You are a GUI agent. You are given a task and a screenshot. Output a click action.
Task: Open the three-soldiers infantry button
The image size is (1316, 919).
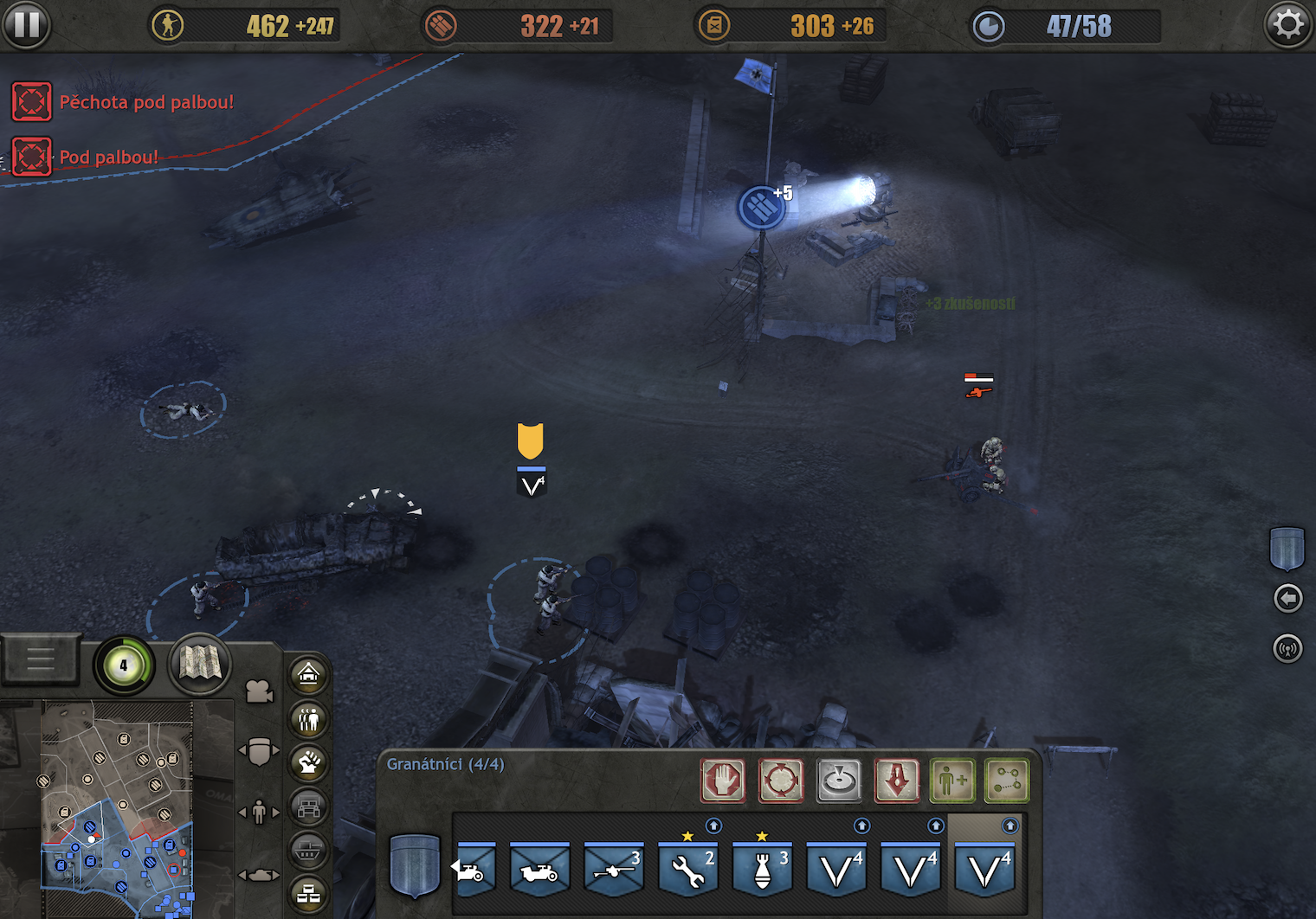[x=309, y=719]
